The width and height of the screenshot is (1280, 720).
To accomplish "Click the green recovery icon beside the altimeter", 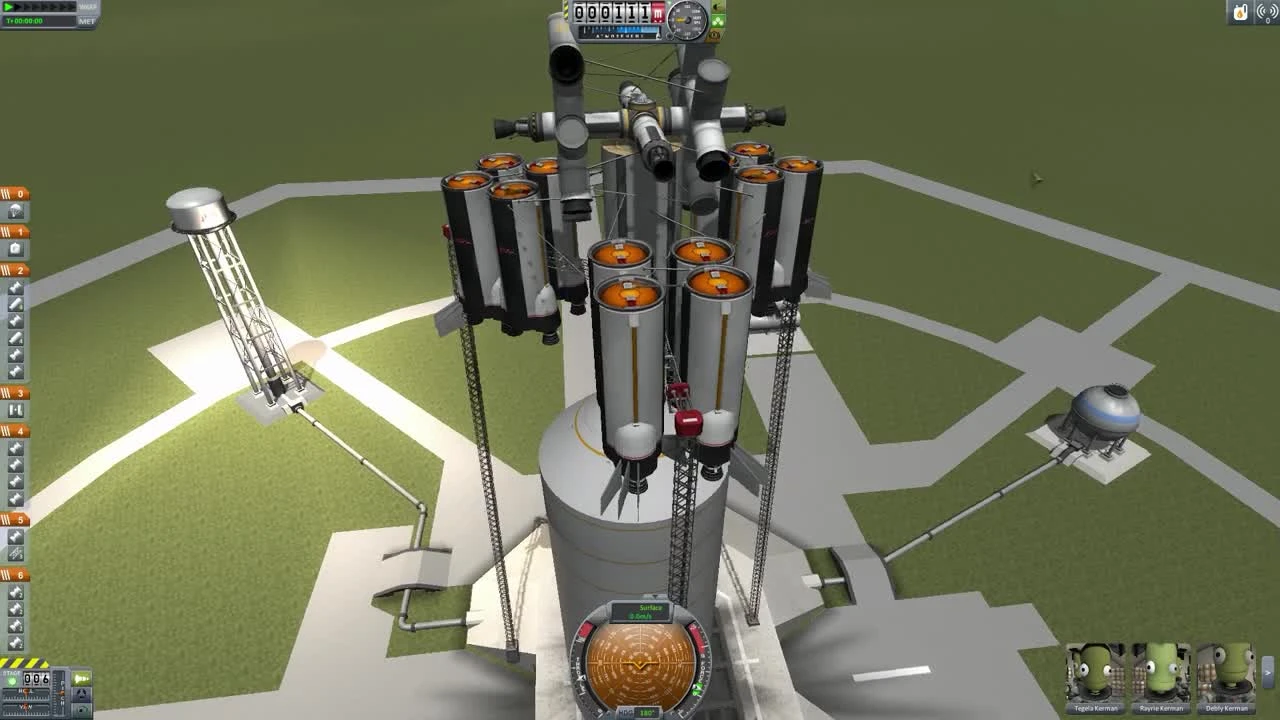I will (716, 20).
